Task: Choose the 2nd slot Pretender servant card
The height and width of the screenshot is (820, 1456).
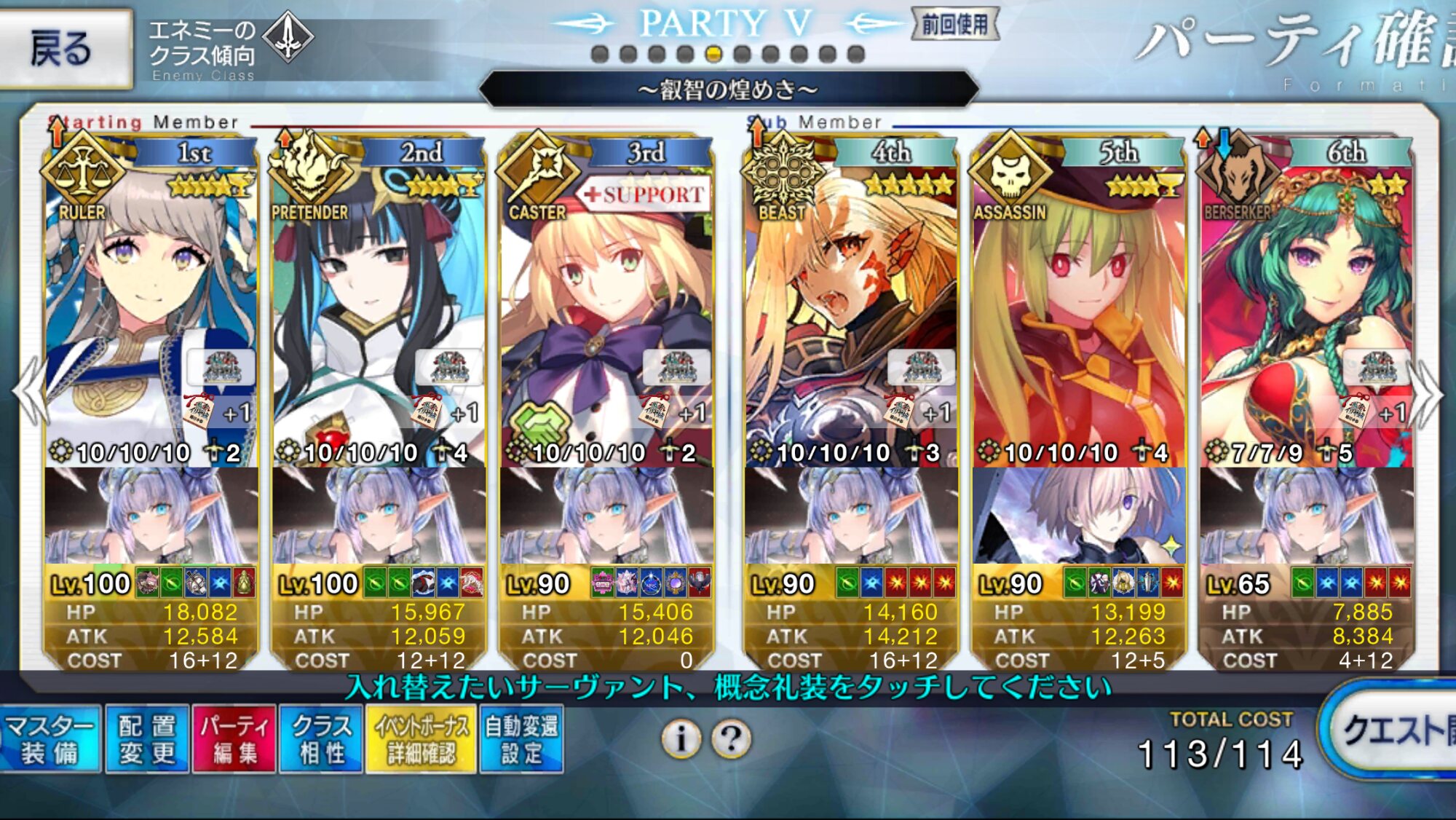Action: 379,306
